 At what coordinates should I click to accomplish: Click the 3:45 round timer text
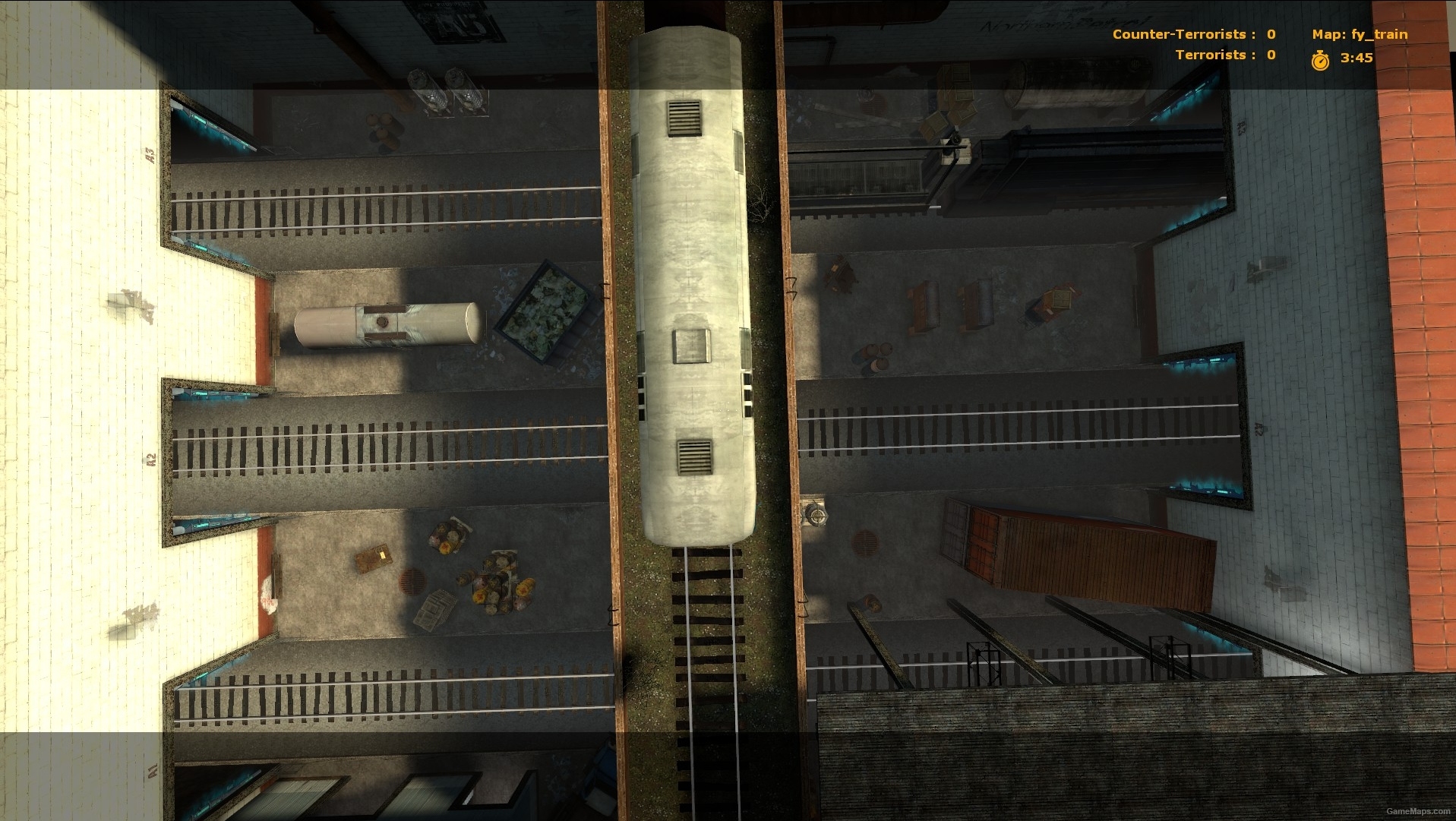(x=1356, y=58)
